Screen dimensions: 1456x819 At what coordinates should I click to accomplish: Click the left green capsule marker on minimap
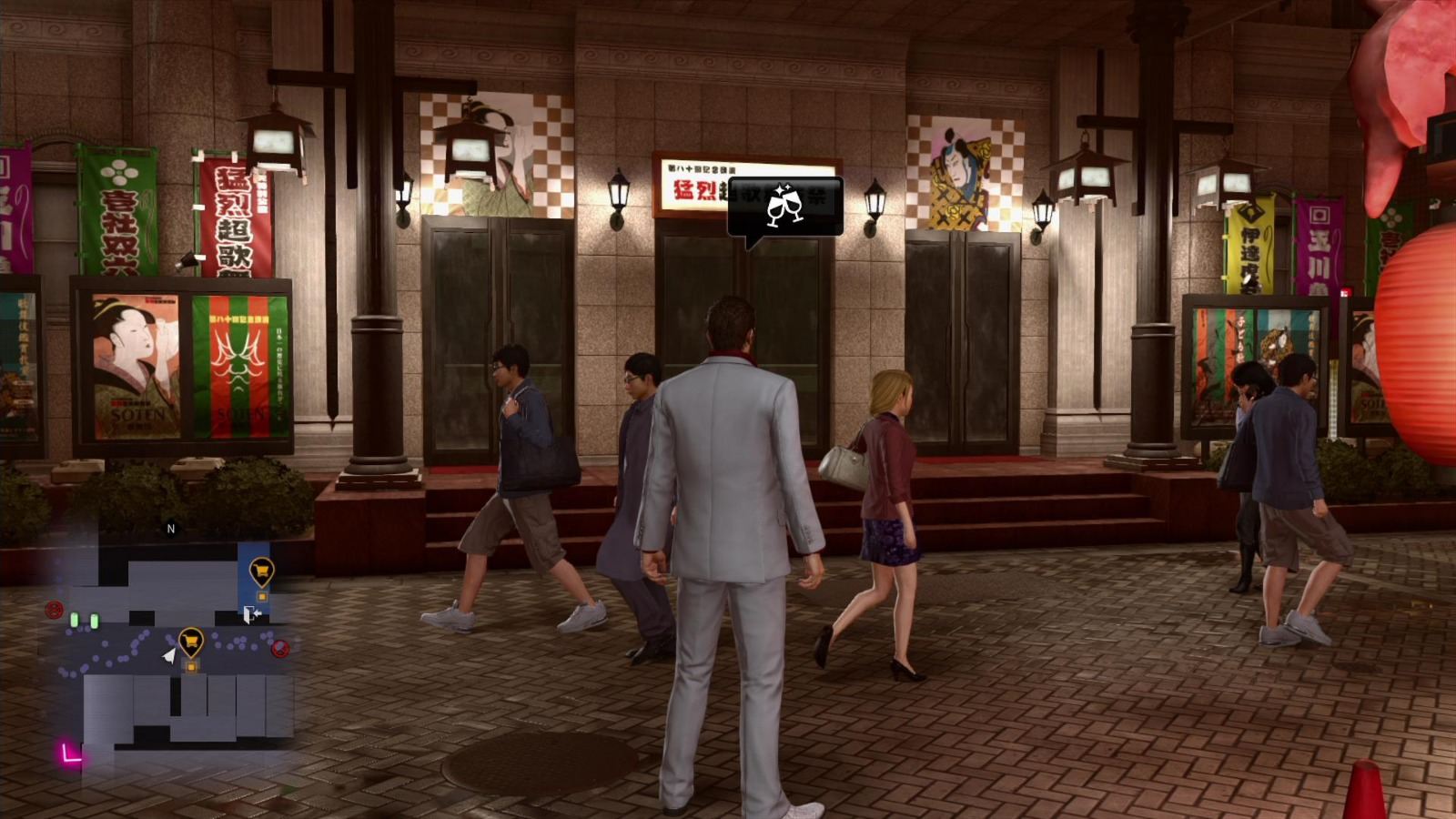coord(75,619)
